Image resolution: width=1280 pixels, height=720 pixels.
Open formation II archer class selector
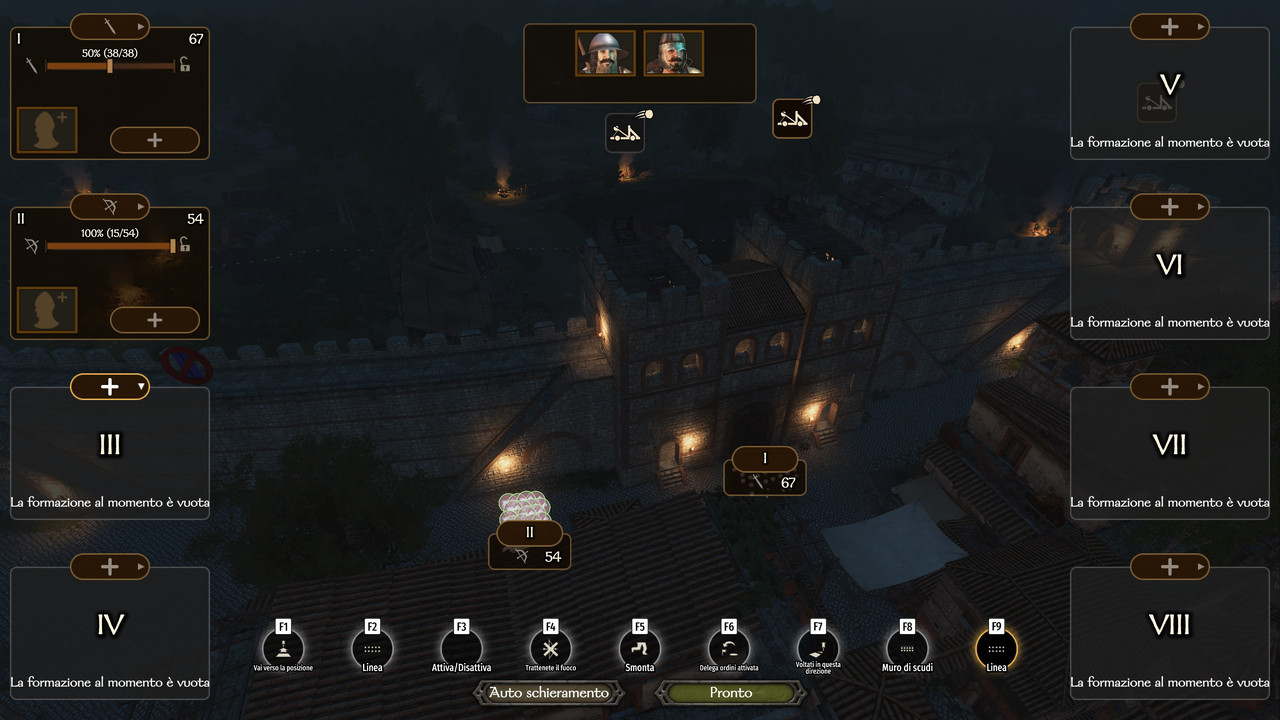point(110,207)
